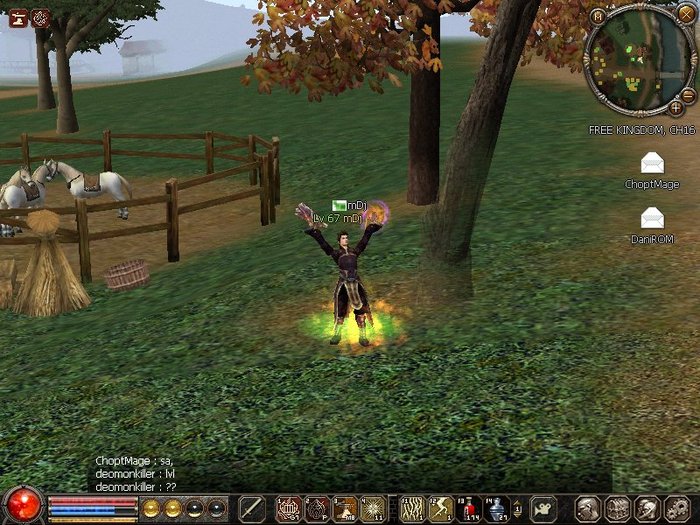Click the swirl-pattern buff icon at top-left
This screenshot has height=525, width=700.
[40, 17]
